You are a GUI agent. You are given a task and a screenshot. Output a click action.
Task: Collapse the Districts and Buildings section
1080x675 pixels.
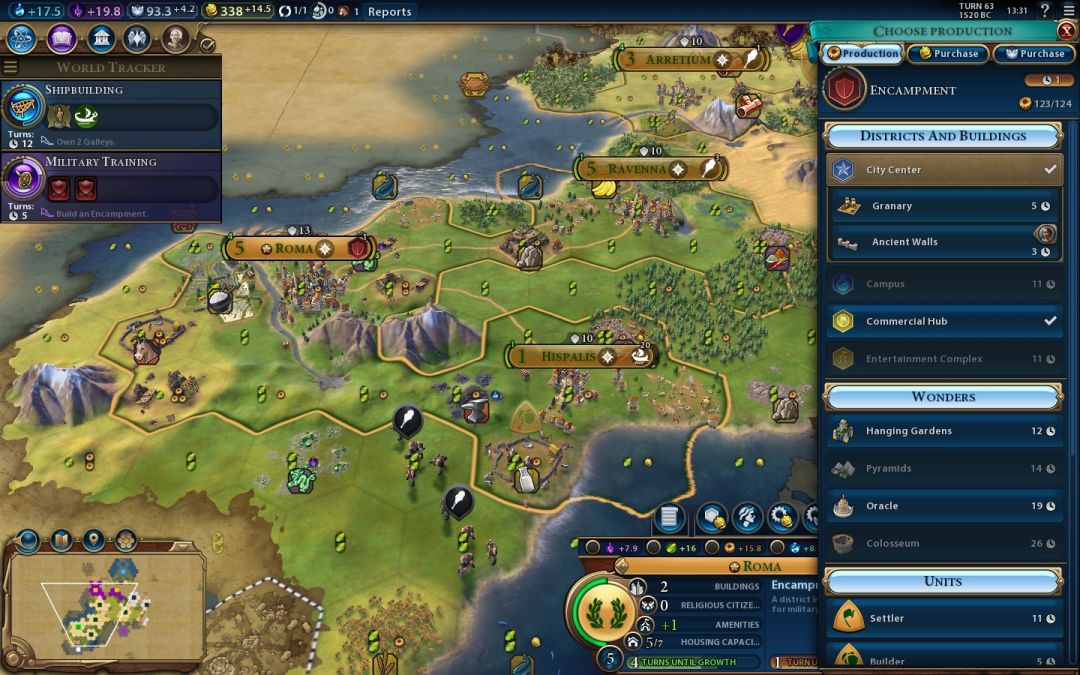tap(942, 136)
